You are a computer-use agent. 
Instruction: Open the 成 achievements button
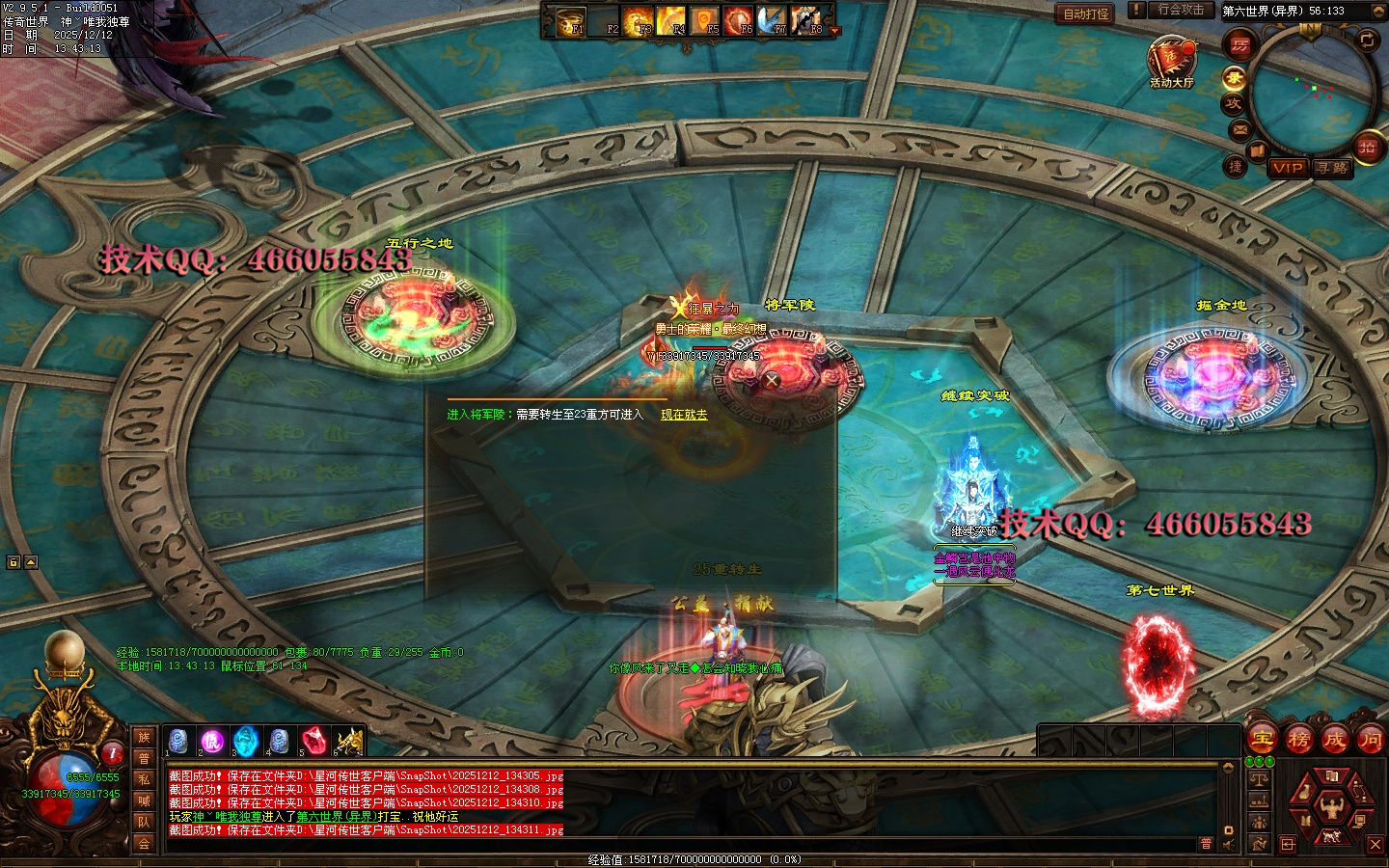[x=1334, y=740]
